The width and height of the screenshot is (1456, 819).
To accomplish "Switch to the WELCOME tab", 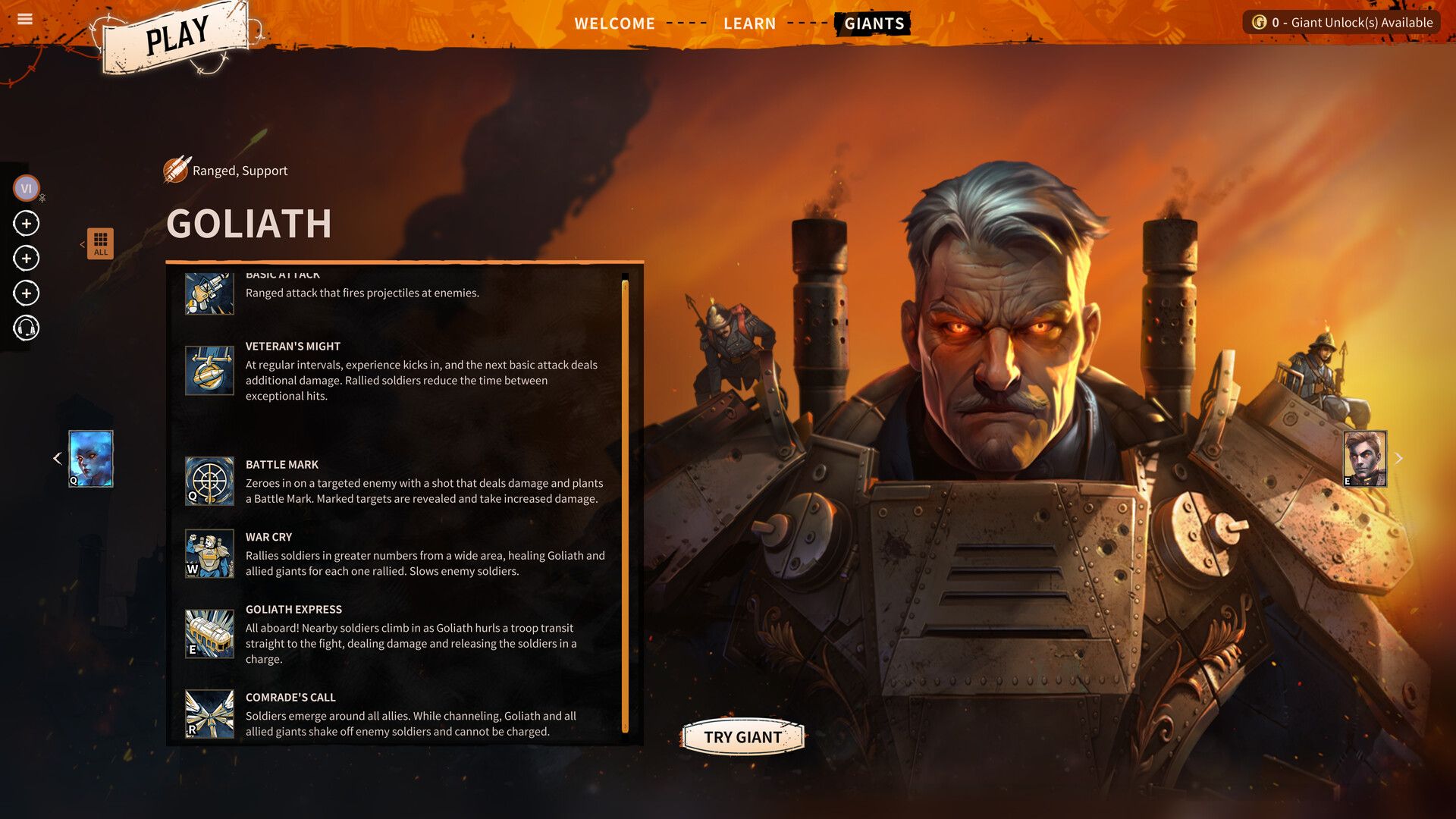I will [x=614, y=23].
